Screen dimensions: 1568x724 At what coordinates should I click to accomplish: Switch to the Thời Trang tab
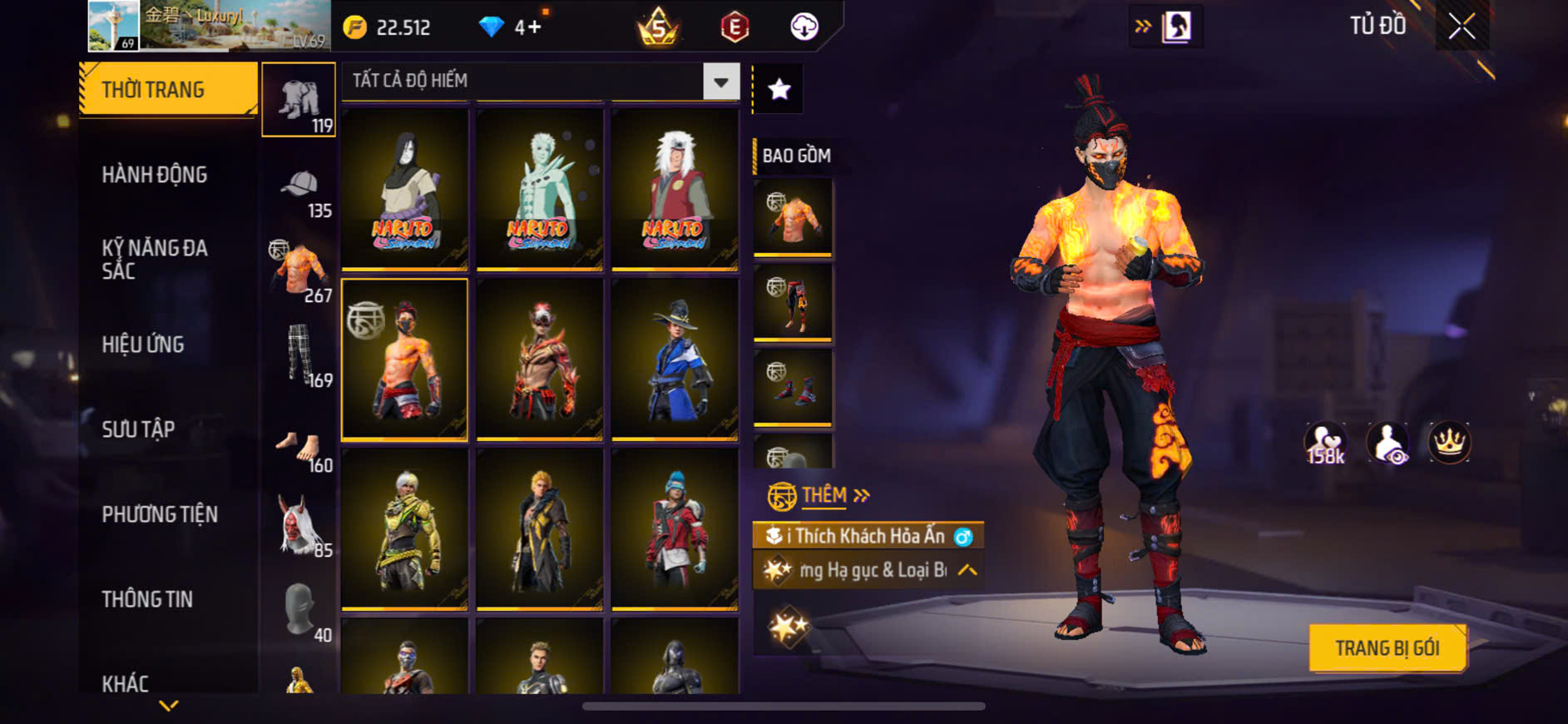click(x=168, y=89)
